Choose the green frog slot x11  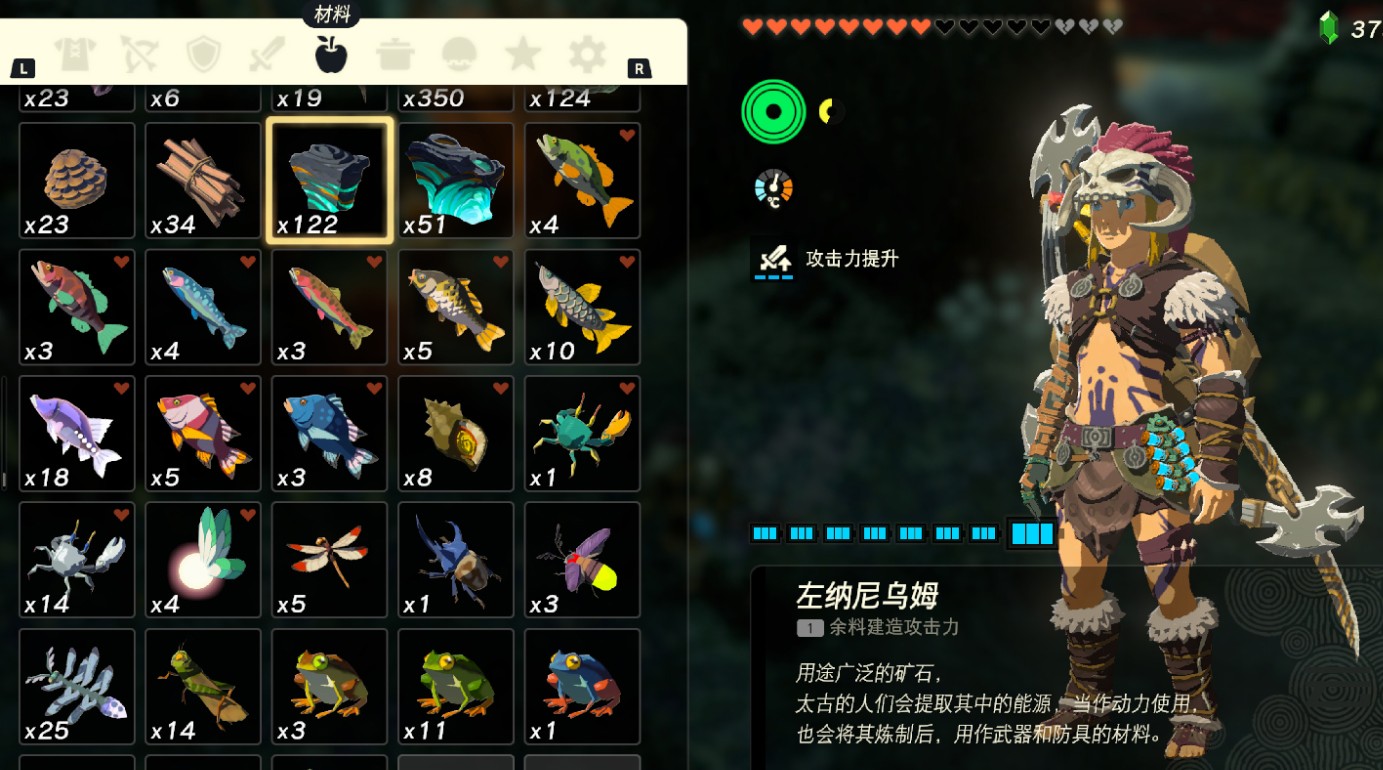pos(456,687)
